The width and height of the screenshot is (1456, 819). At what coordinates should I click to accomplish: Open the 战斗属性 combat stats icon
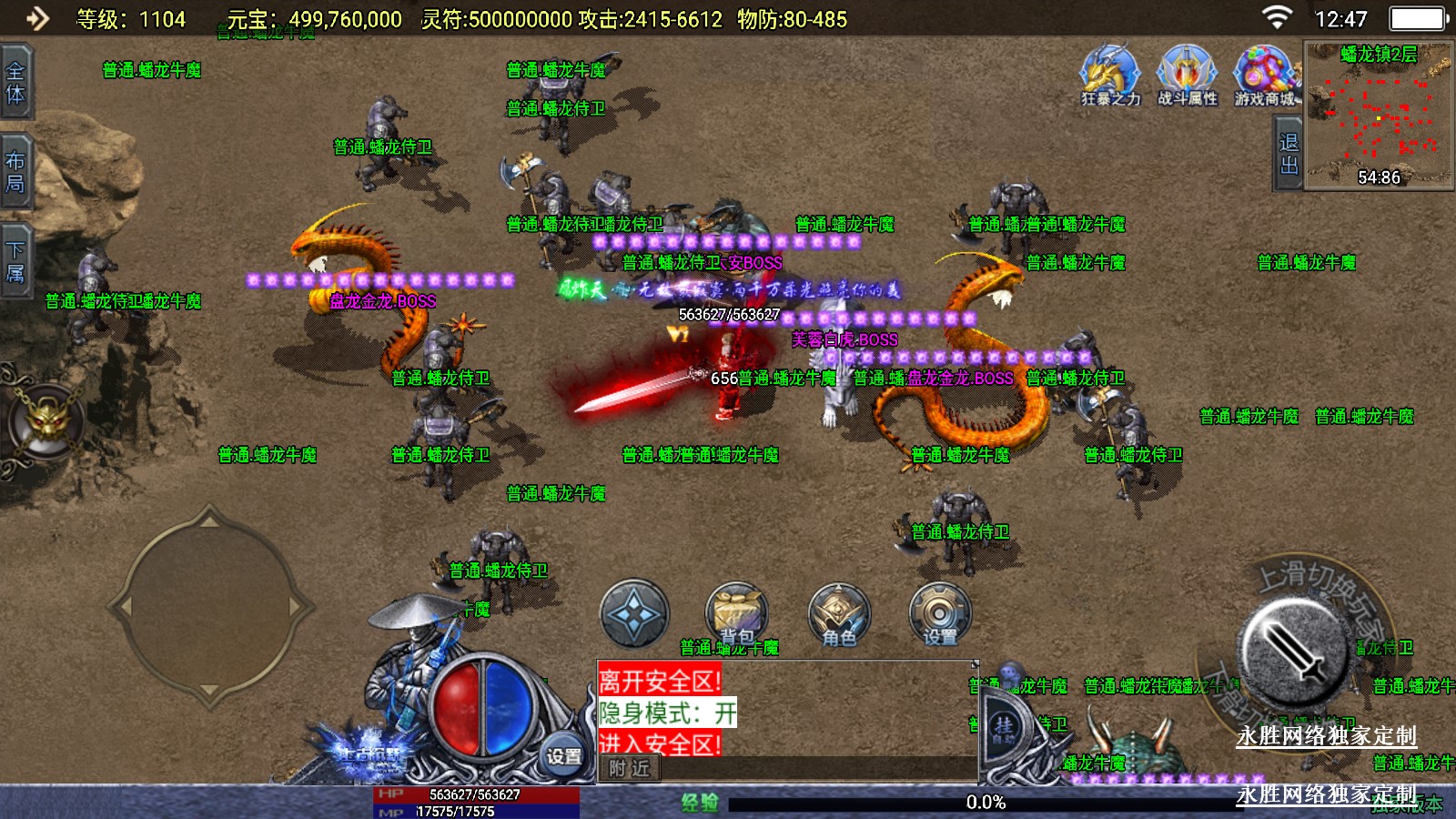(1187, 75)
